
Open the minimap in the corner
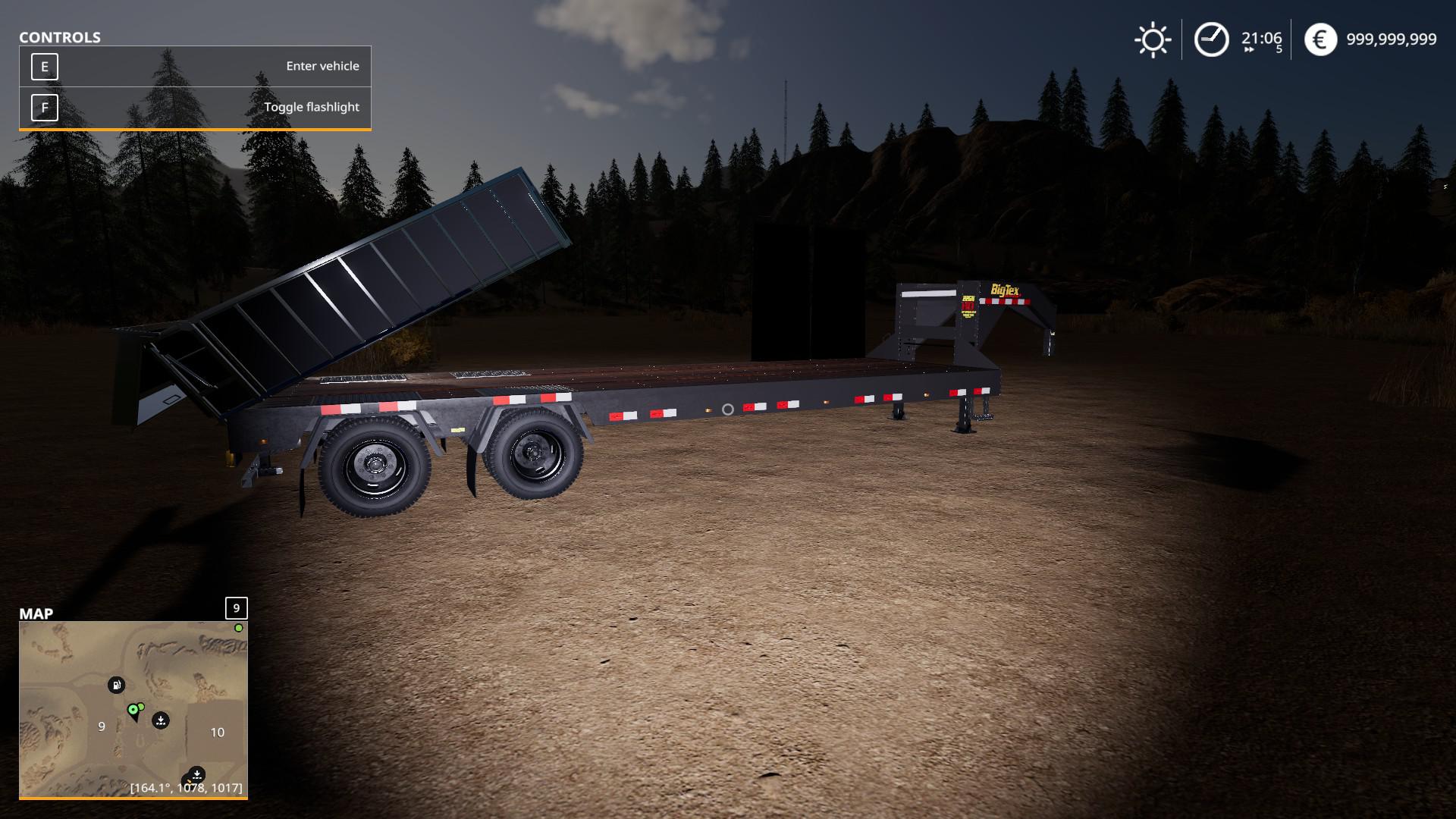point(133,709)
